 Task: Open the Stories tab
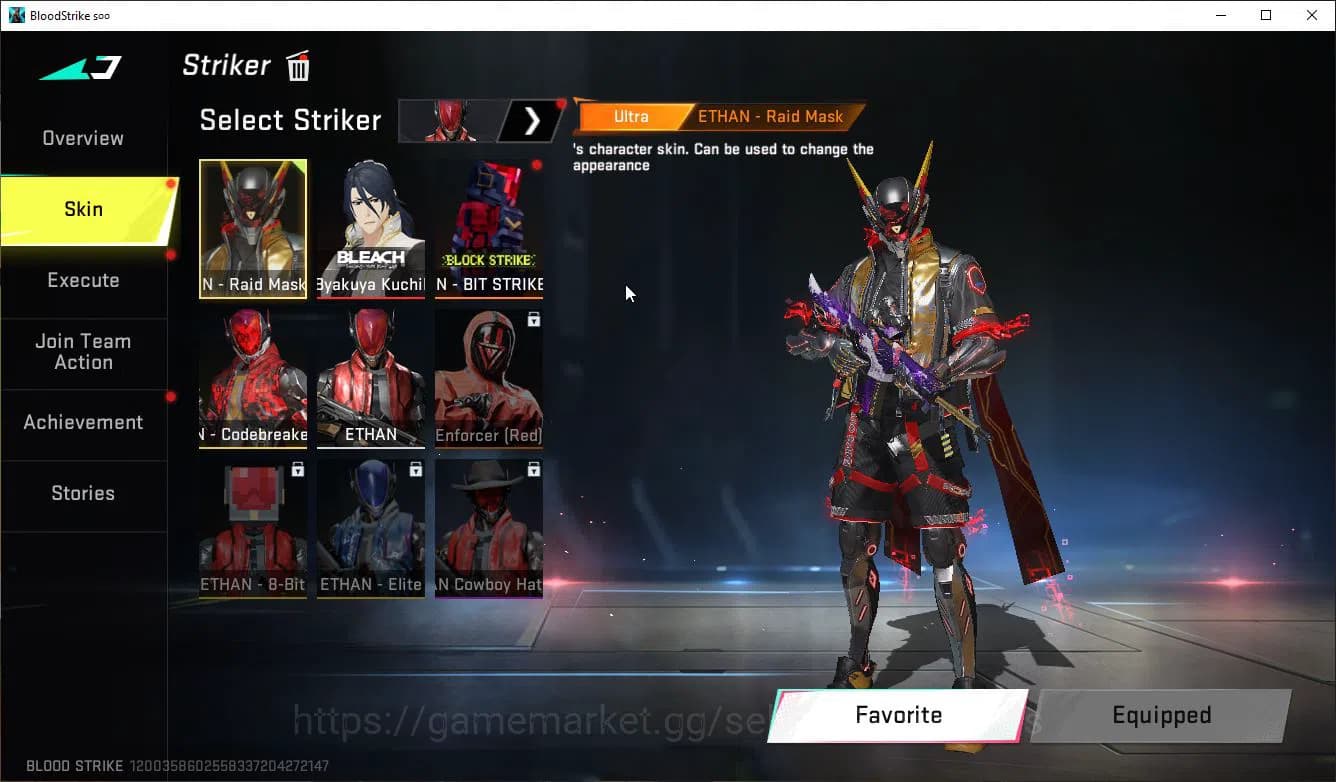[x=83, y=493]
